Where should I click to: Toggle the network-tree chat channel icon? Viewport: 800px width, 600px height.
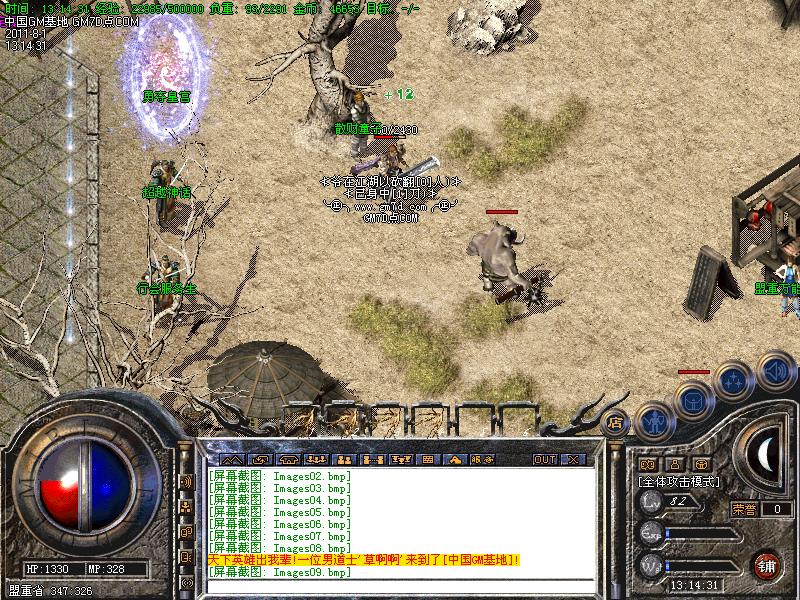click(186, 506)
